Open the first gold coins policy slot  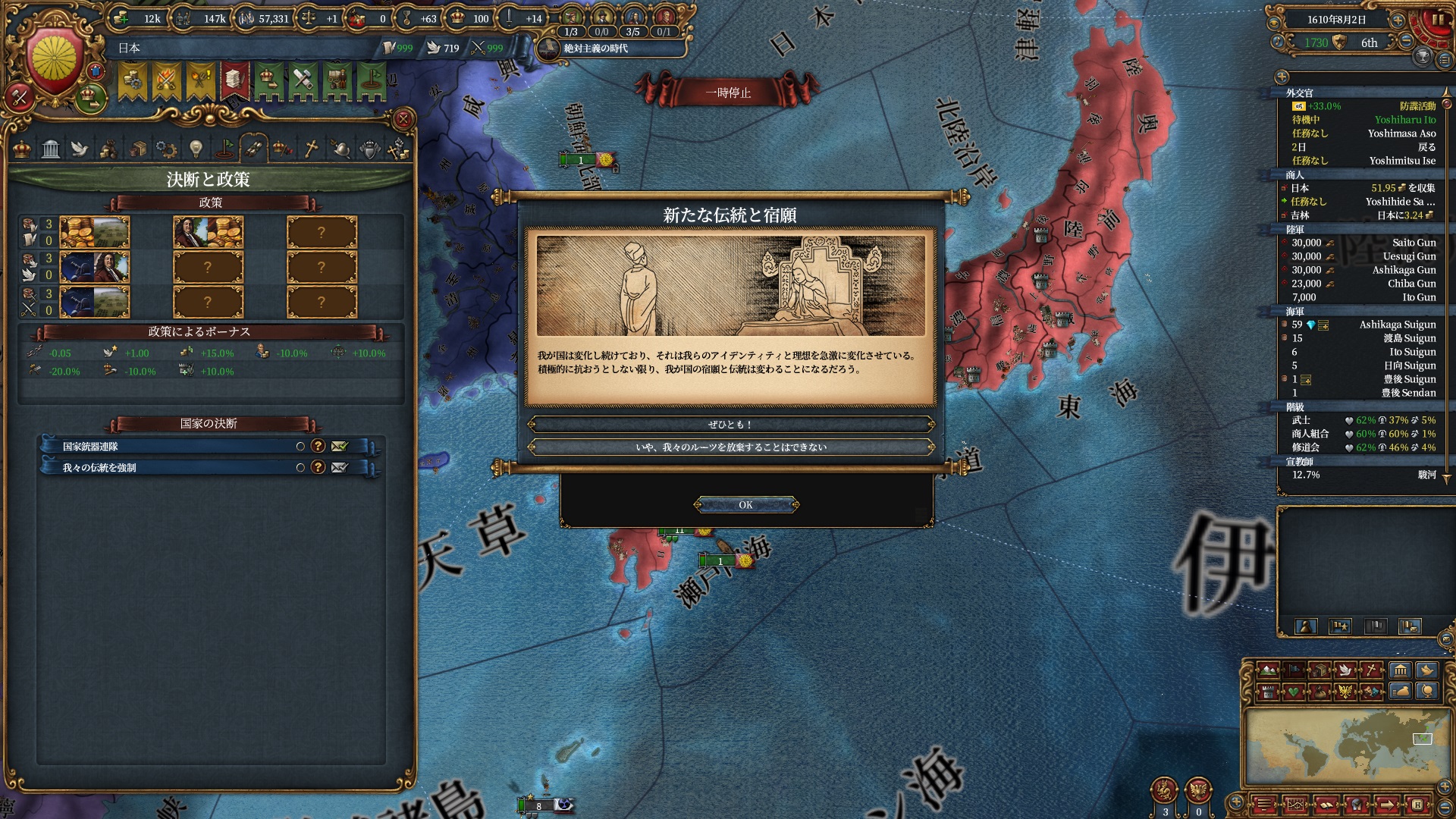point(95,232)
